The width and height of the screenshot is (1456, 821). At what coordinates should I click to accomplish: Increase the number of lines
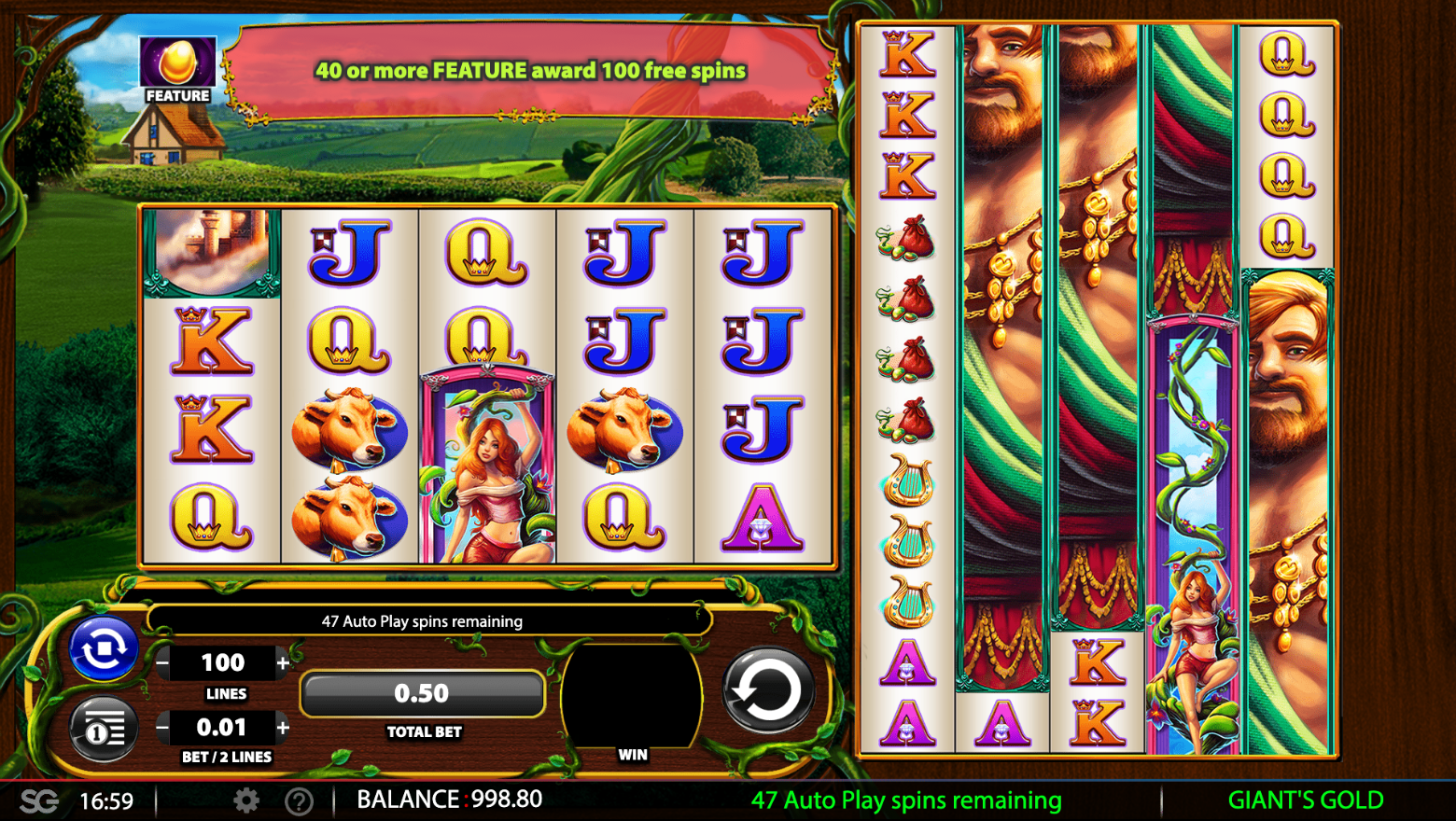click(x=283, y=663)
